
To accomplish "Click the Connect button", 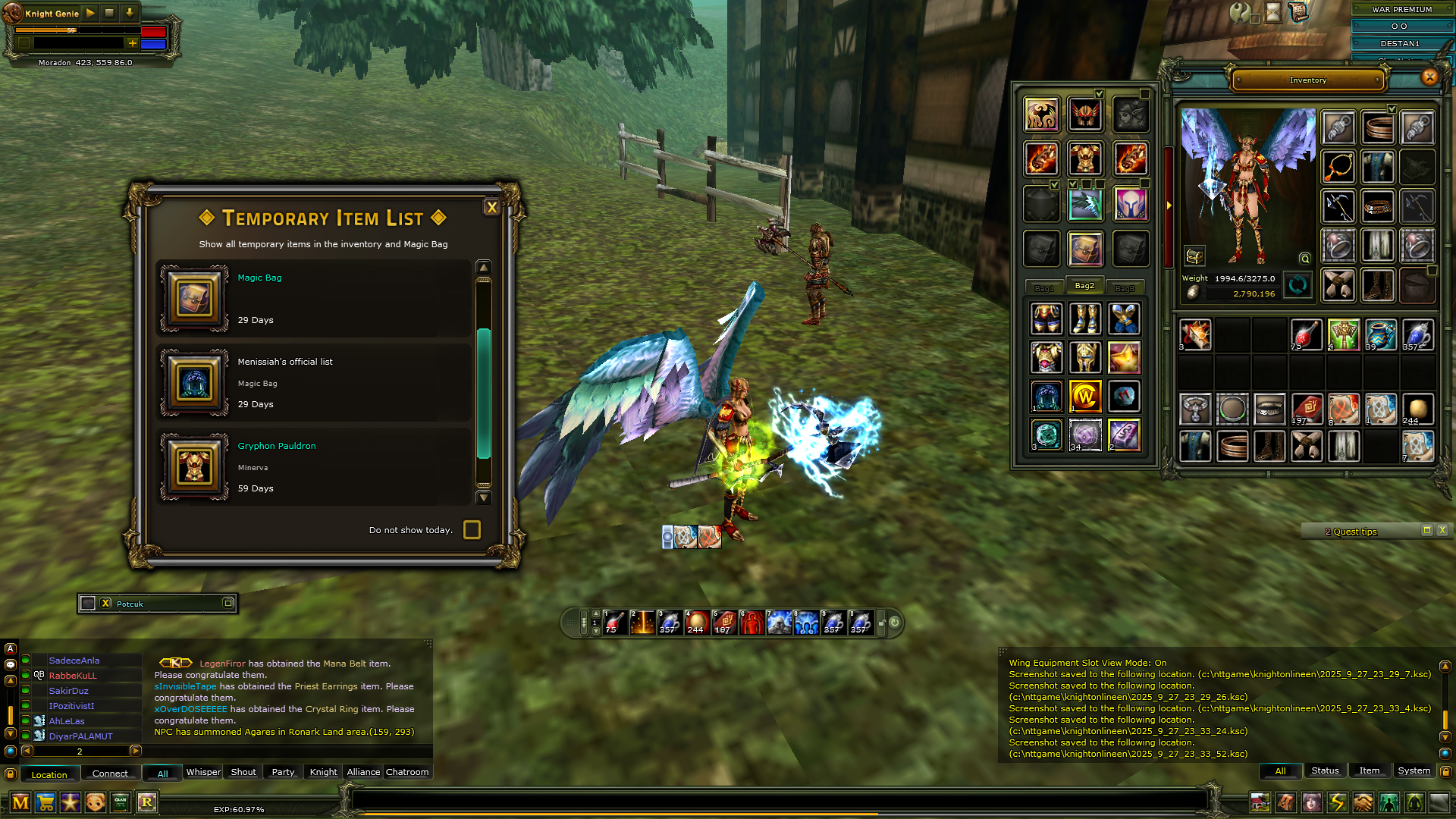I will click(110, 773).
